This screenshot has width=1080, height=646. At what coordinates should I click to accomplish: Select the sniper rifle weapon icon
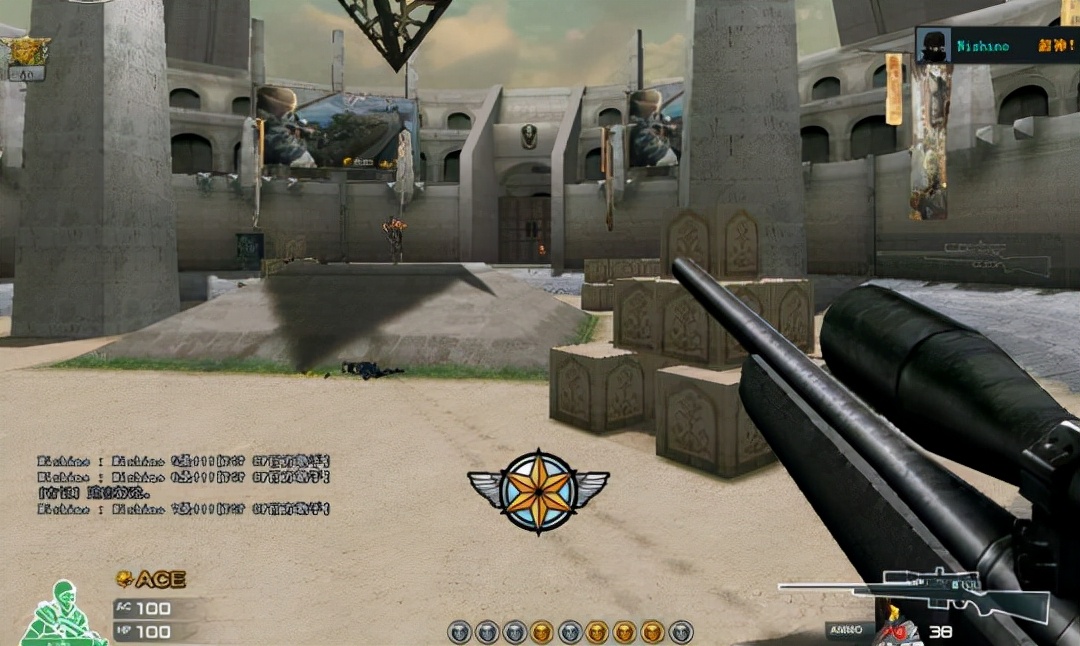[915, 594]
